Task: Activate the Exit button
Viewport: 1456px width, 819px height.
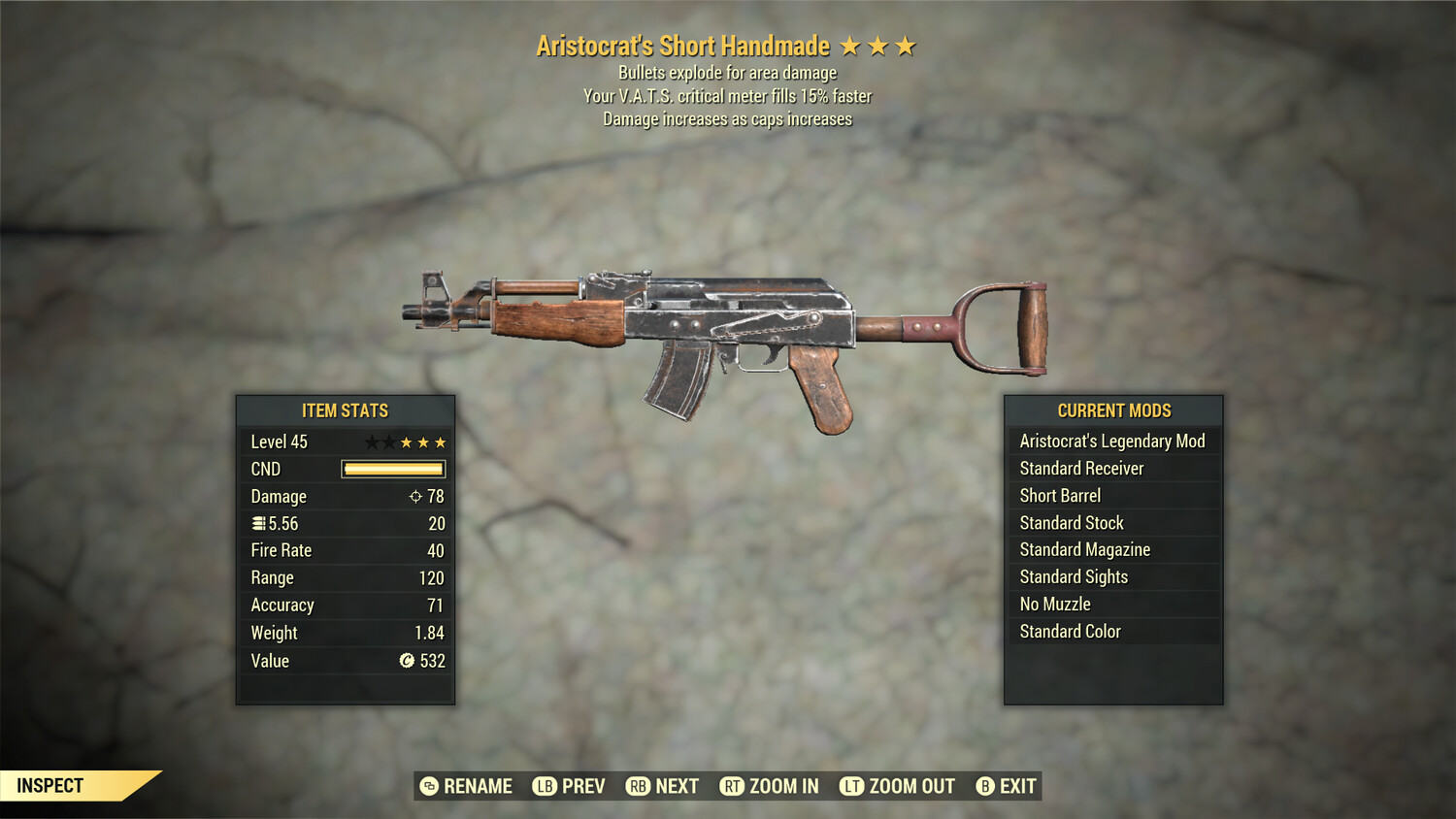Action: 1008,786
